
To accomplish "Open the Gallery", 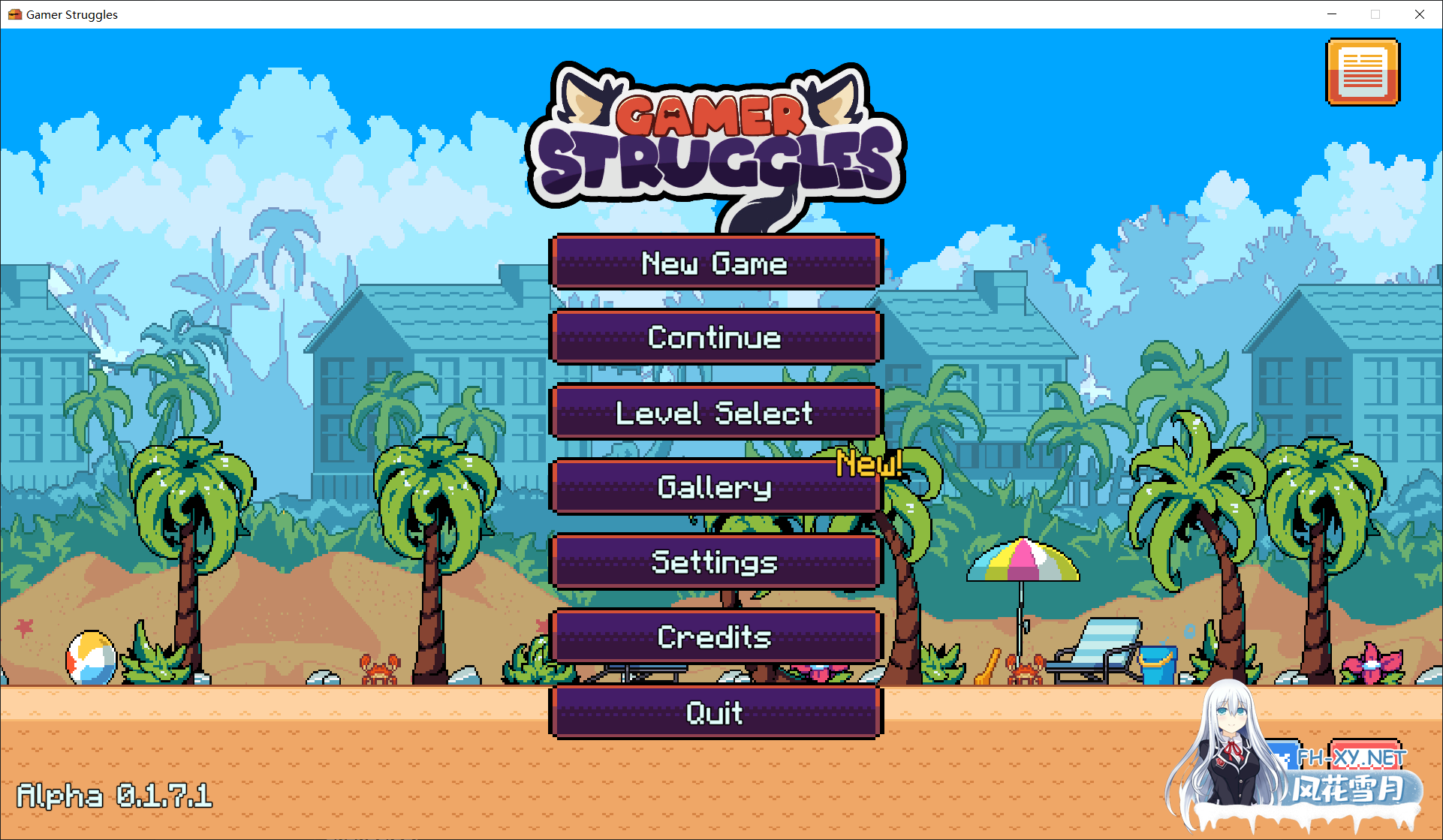I will [715, 487].
